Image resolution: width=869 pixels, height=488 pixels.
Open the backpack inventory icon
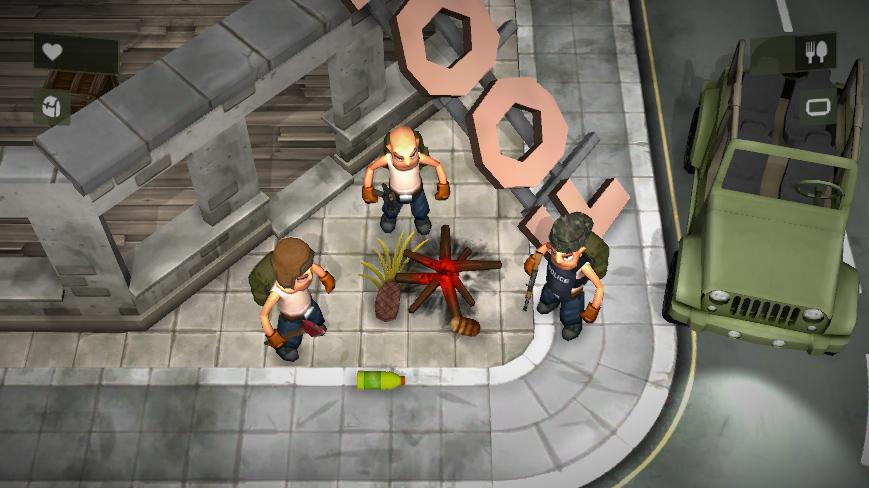[51, 107]
